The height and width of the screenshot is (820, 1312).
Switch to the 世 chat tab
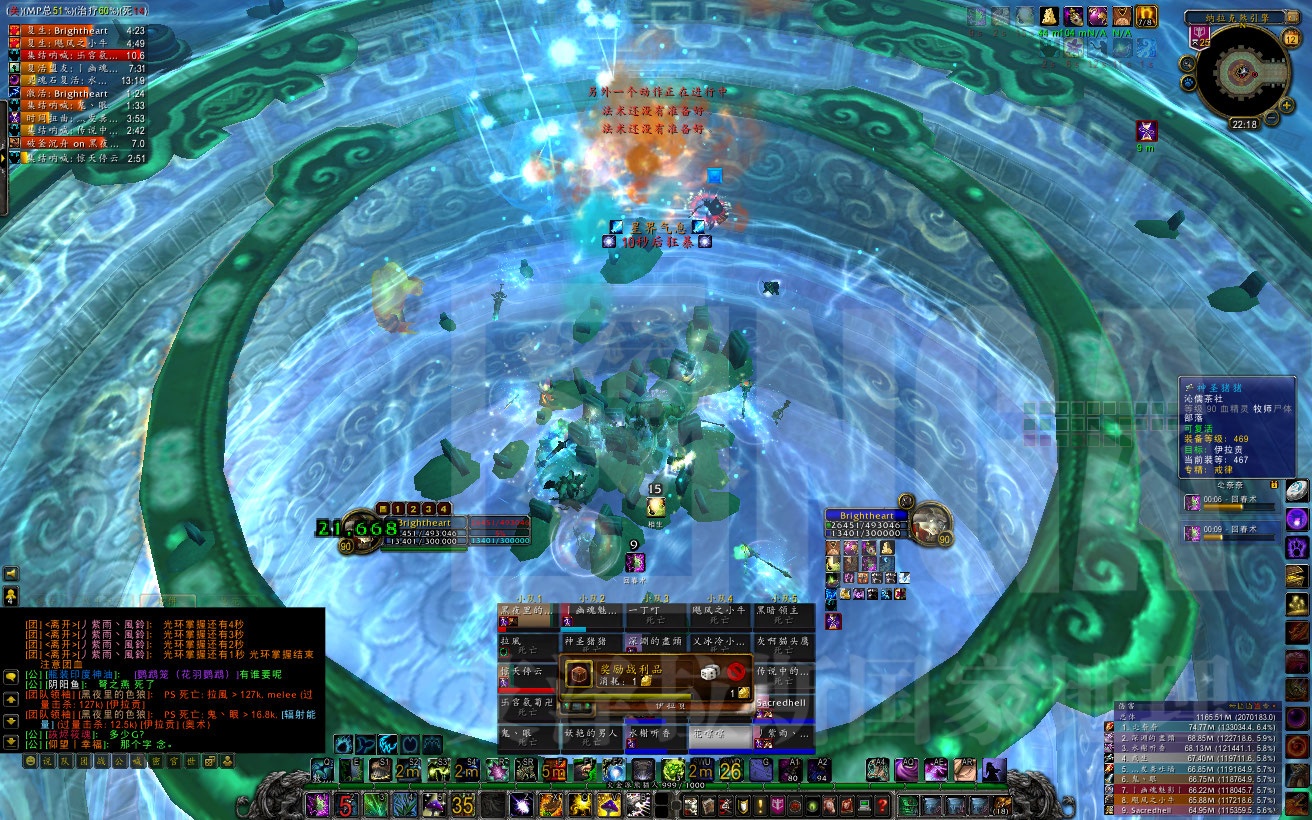click(x=191, y=761)
